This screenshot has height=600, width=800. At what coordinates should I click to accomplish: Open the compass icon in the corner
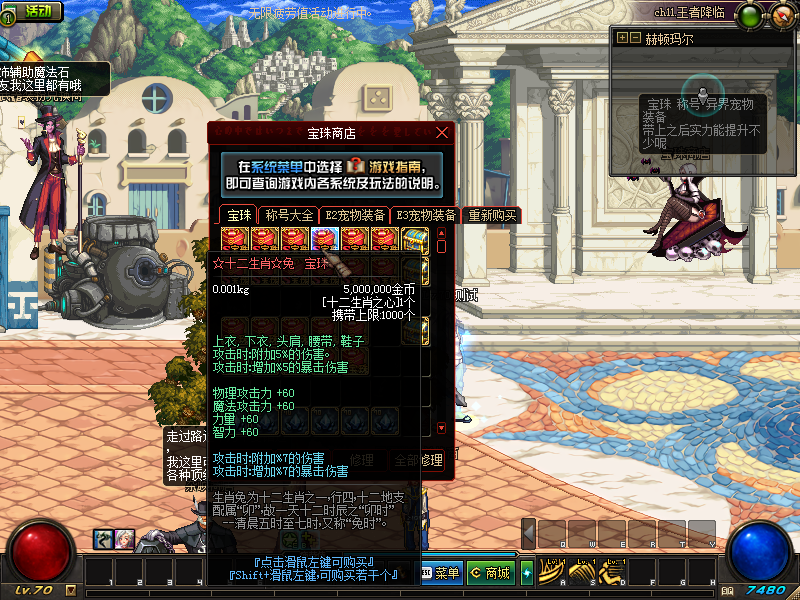780,14
